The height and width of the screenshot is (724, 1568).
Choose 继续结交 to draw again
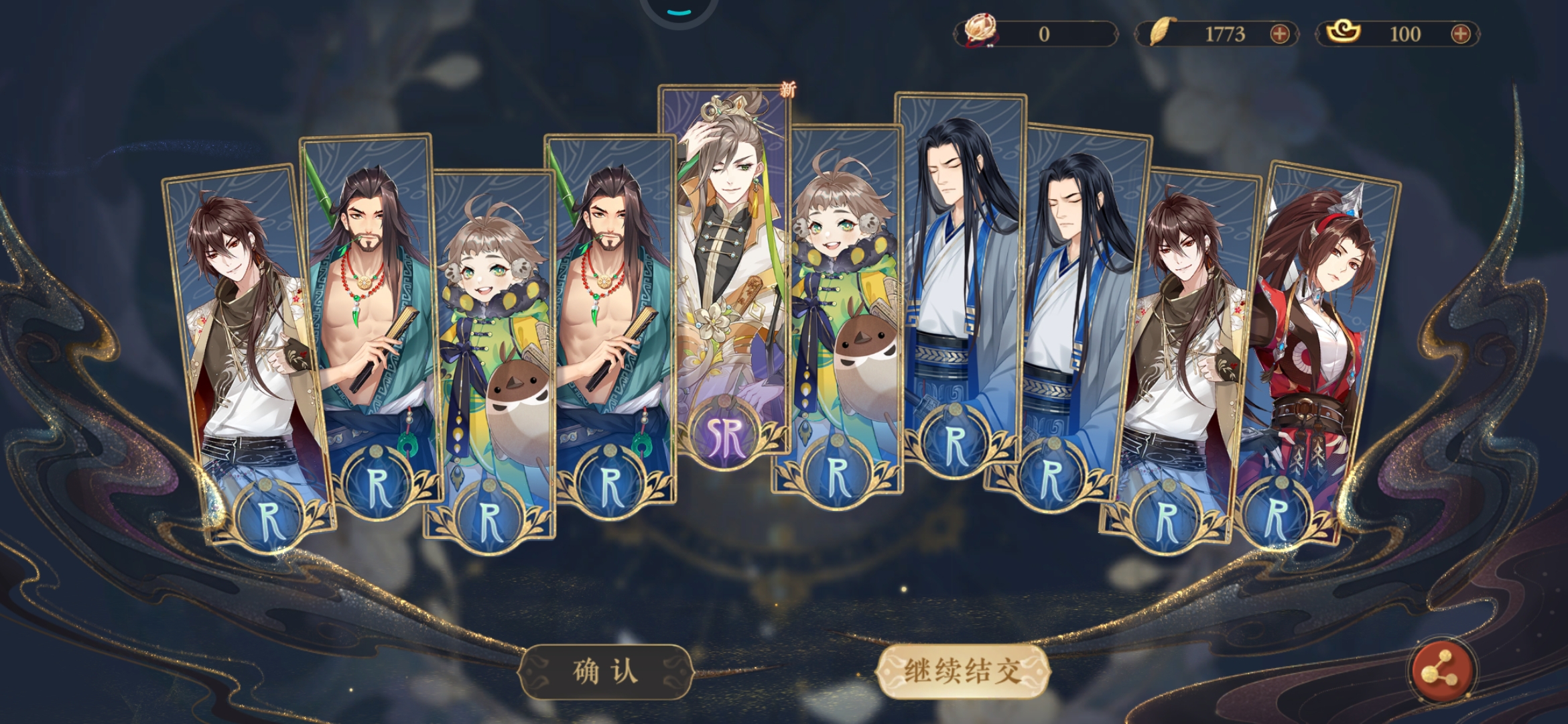(962, 671)
